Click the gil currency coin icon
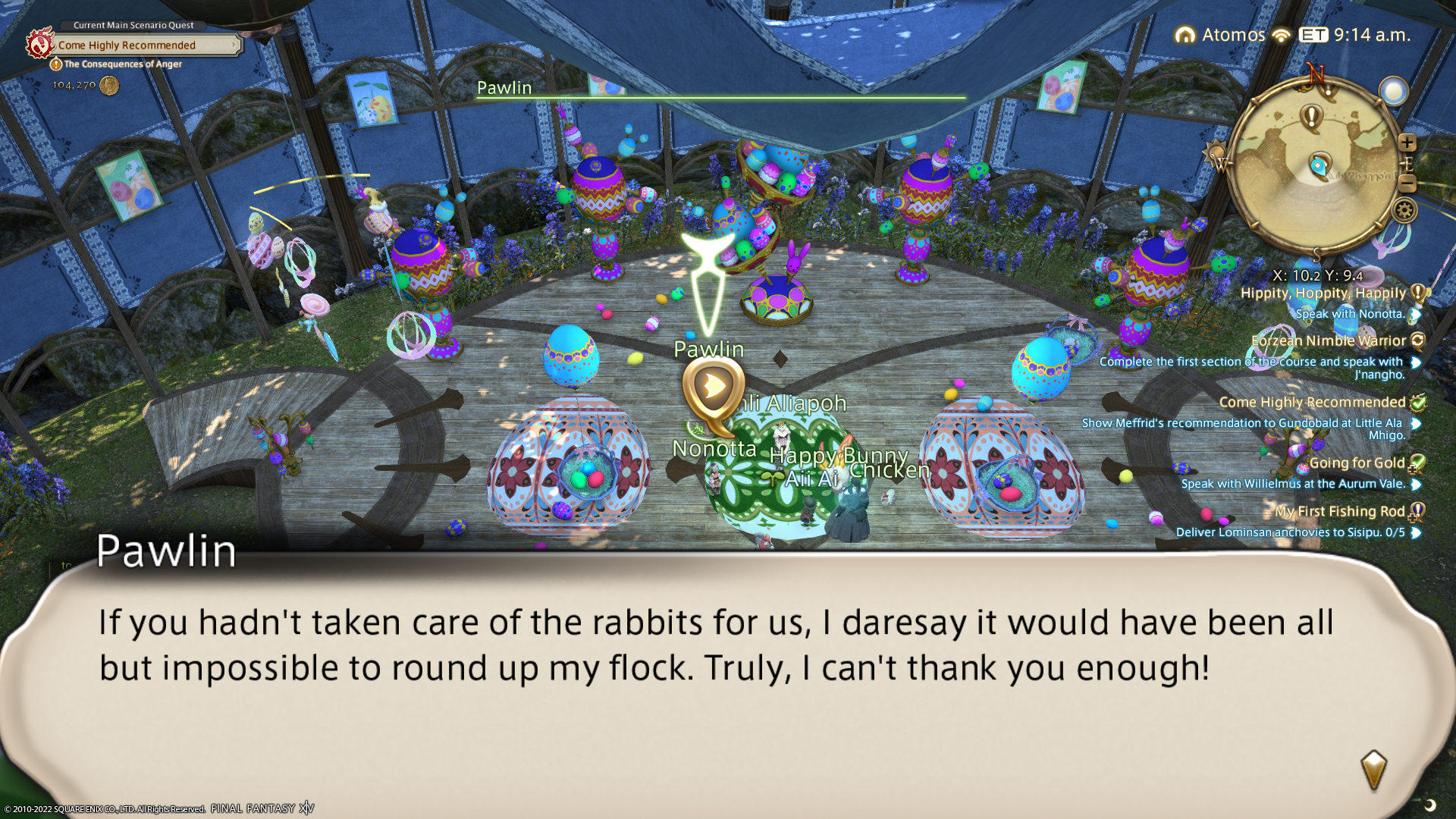 [x=109, y=86]
